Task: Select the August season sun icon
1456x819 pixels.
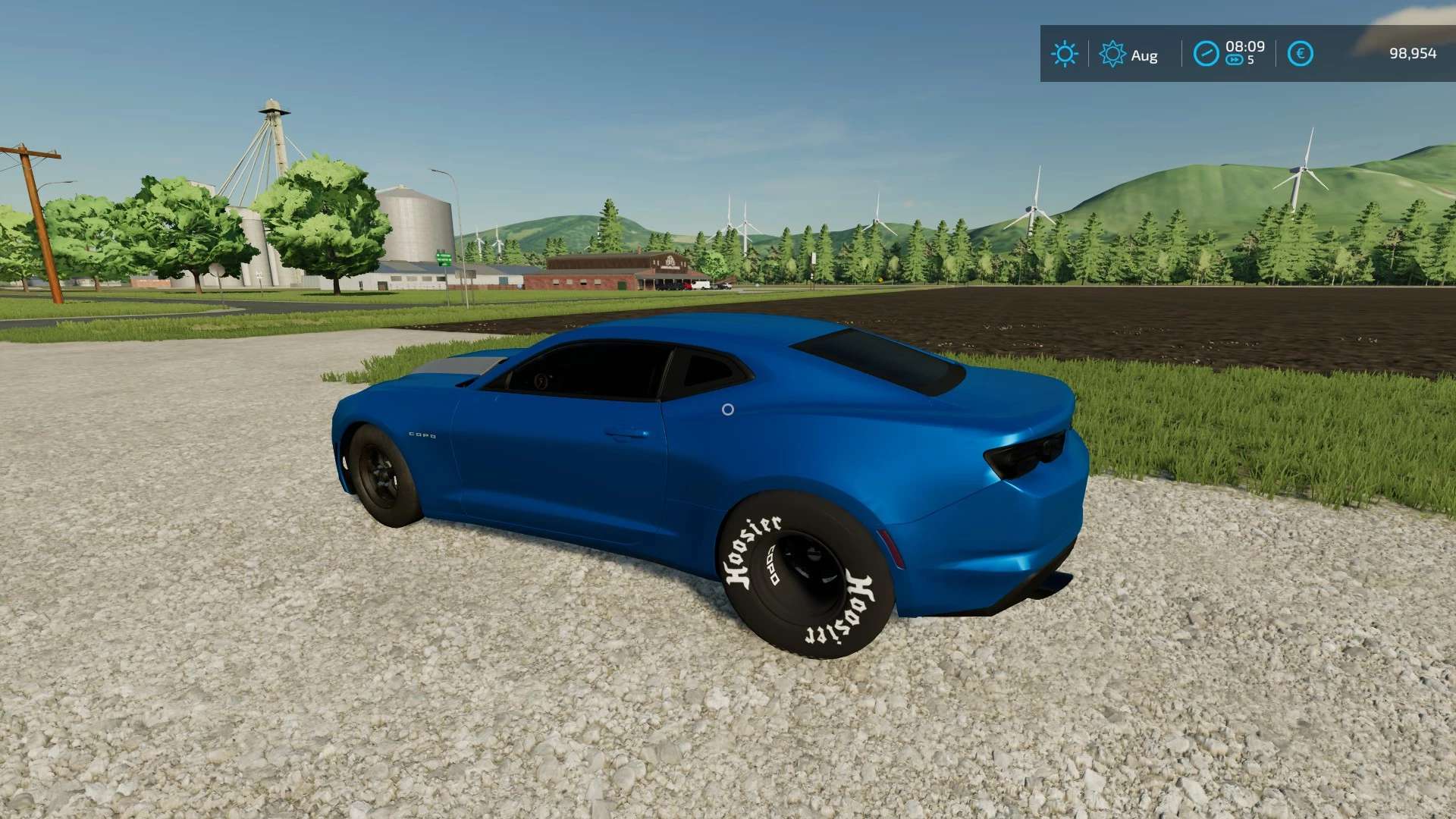Action: pos(1112,54)
